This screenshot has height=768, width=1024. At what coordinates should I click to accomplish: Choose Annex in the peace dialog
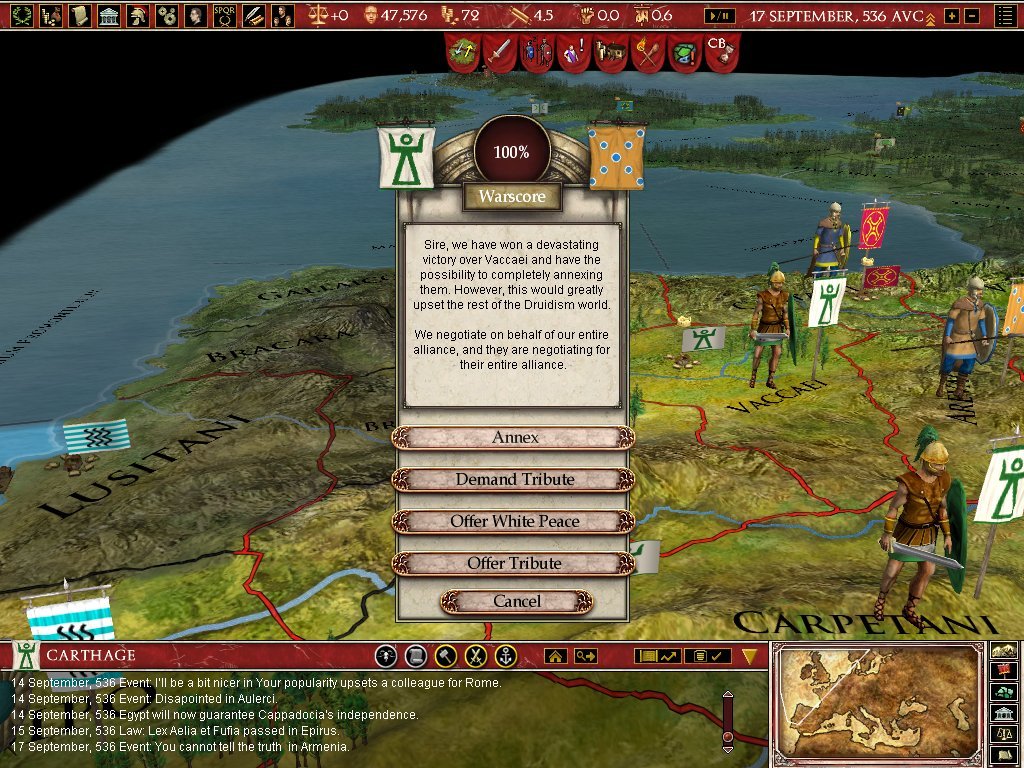point(514,438)
